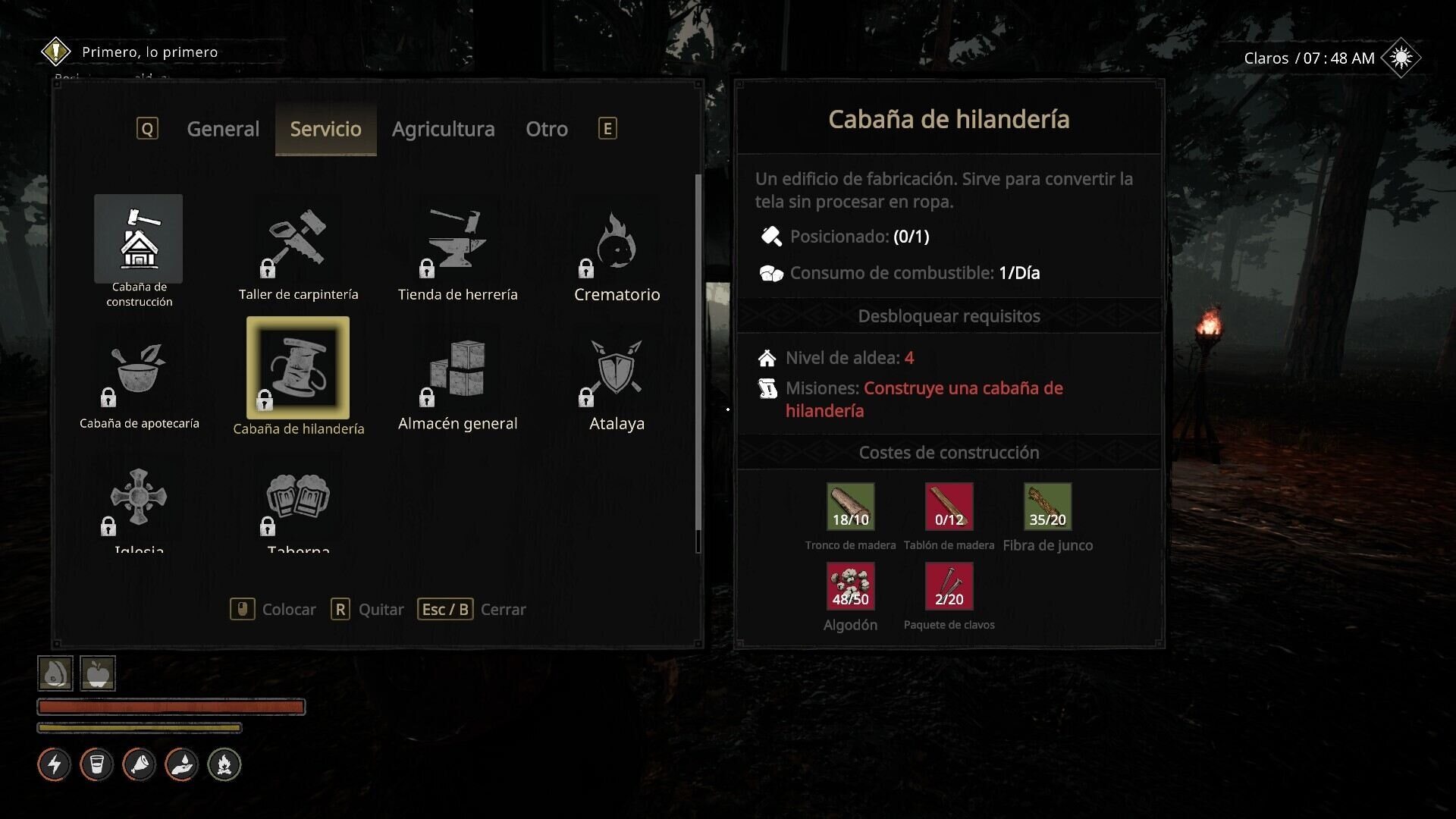Inspect the Tablón de madera cost item
The image size is (1456, 819).
tap(949, 507)
